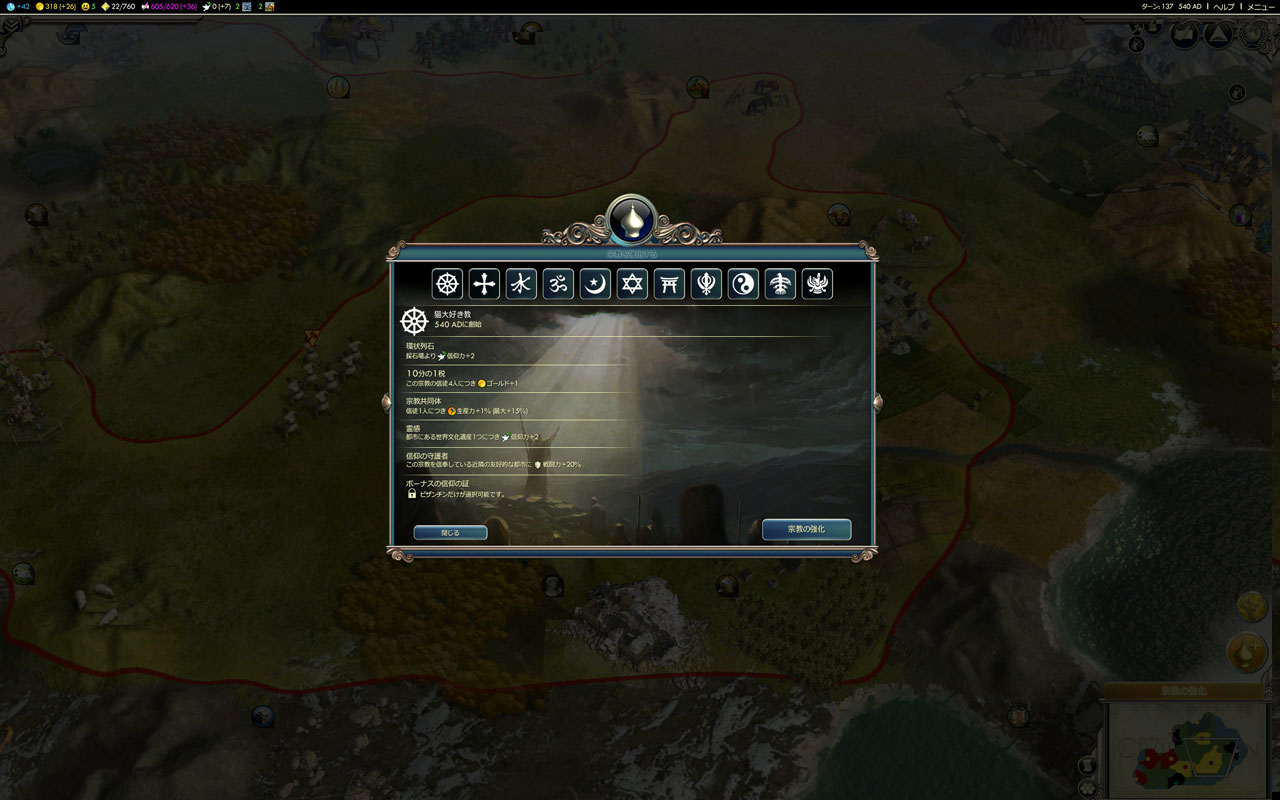Pick the Sikhism khanda icon
This screenshot has width=1280, height=800.
706,284
